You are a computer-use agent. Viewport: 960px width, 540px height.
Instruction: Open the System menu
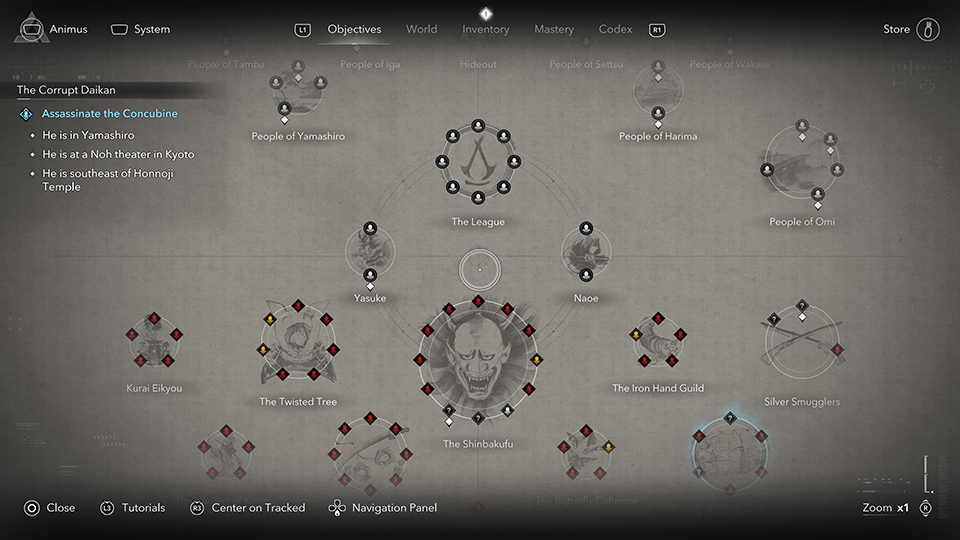click(152, 29)
